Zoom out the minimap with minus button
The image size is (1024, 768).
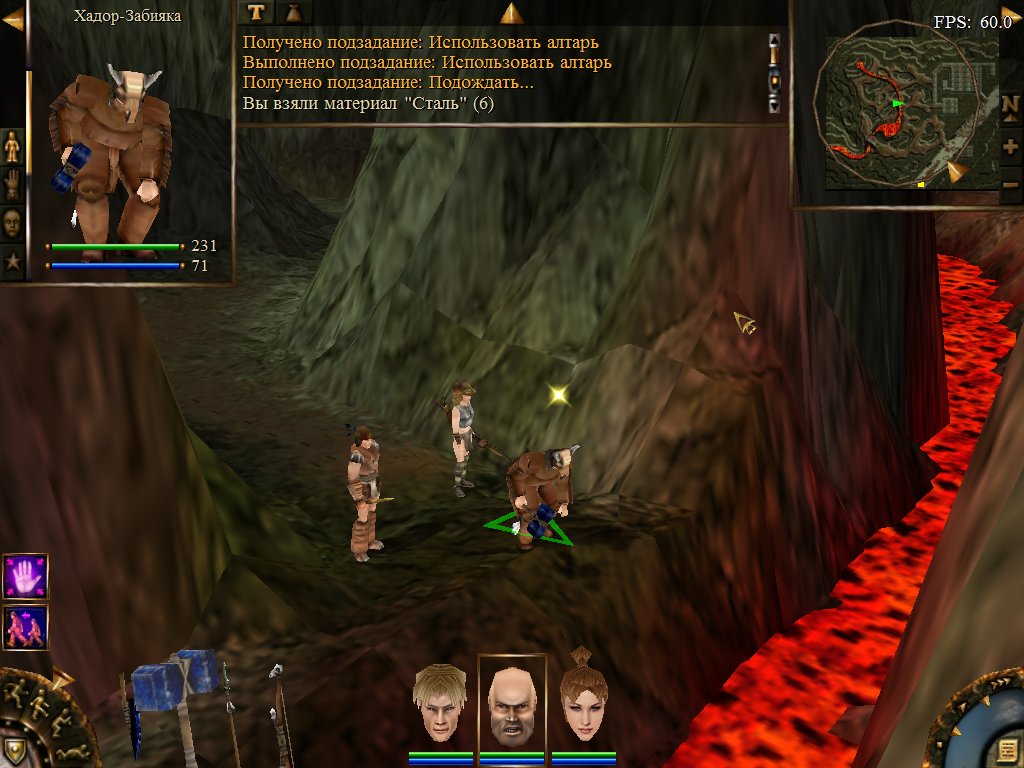click(1010, 183)
